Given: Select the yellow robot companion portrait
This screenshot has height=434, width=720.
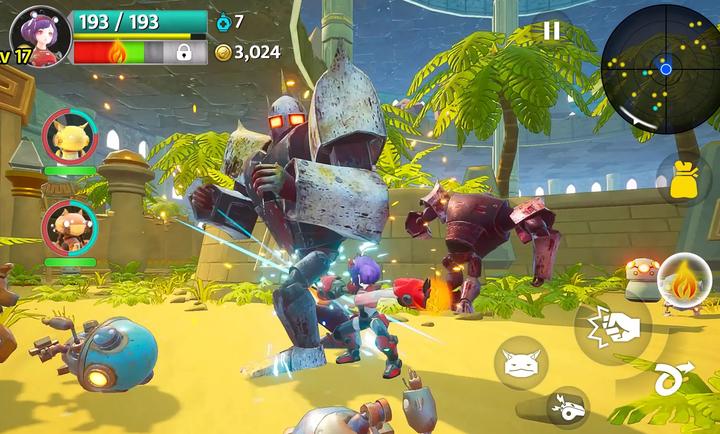Looking at the screenshot, I should point(70,138).
